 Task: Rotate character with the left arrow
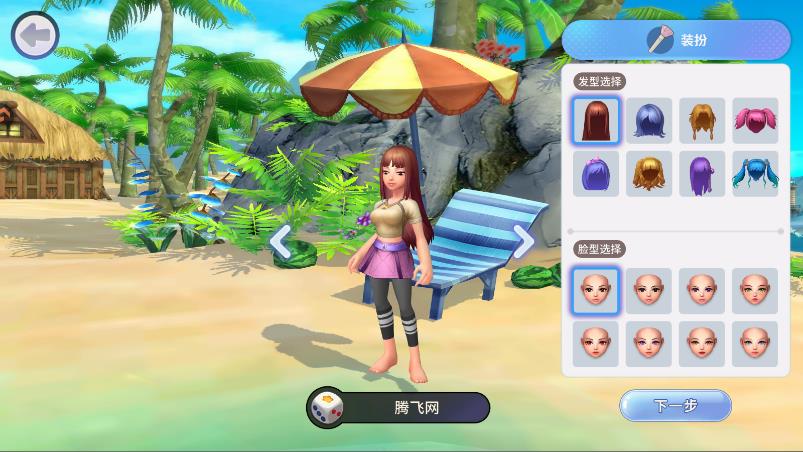point(281,242)
